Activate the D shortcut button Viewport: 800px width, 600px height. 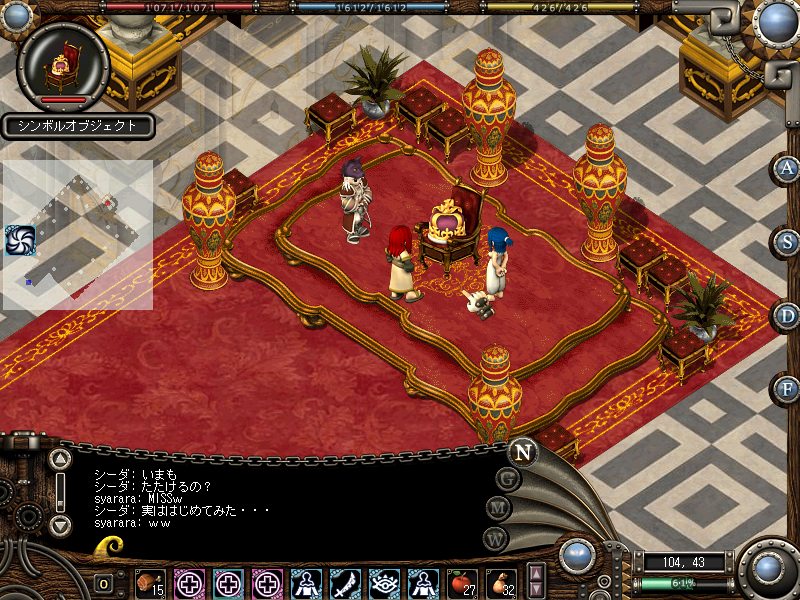788,316
